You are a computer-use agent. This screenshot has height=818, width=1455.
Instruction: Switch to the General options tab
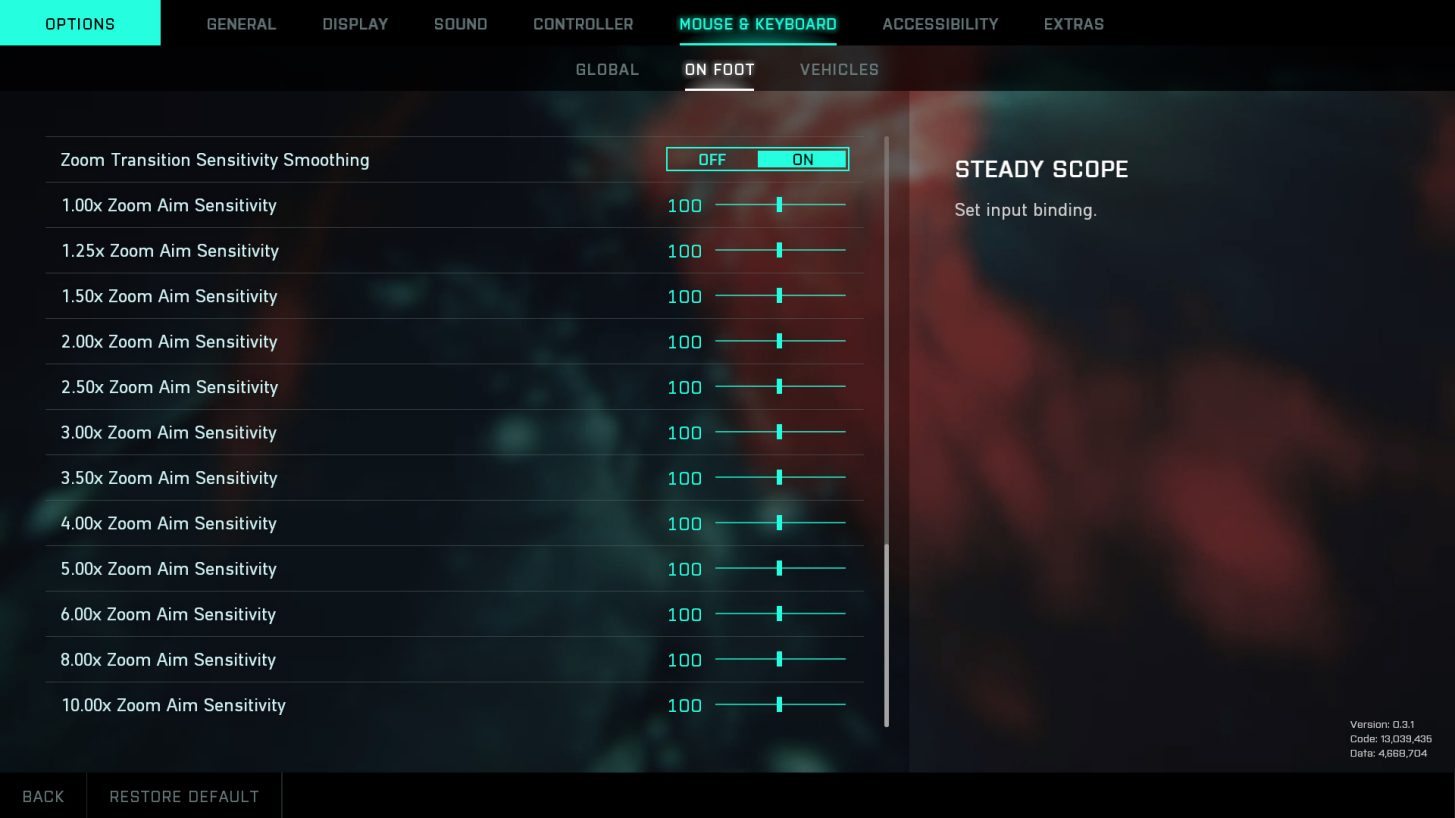[241, 24]
